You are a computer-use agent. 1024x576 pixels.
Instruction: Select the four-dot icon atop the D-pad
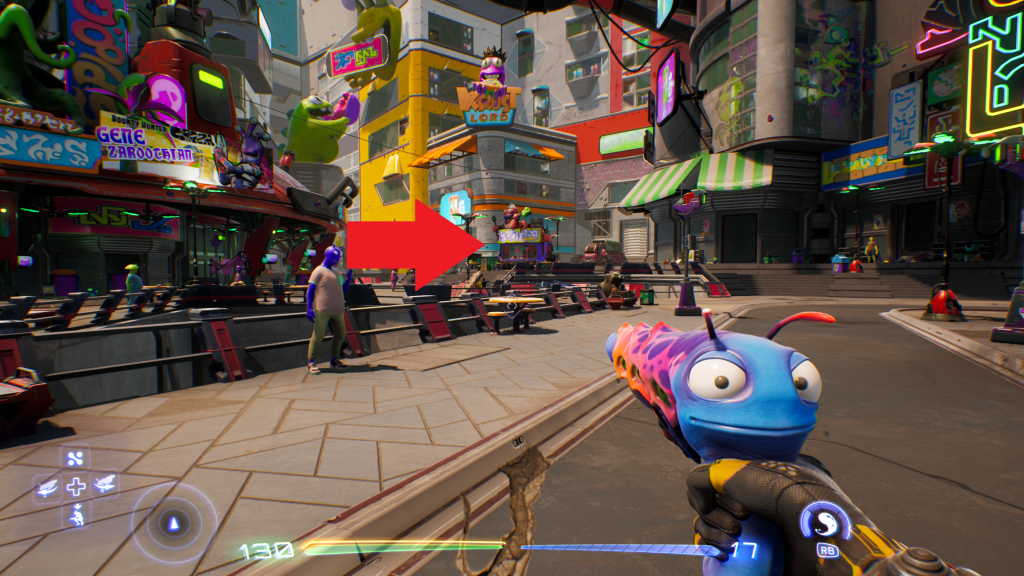pos(76,459)
